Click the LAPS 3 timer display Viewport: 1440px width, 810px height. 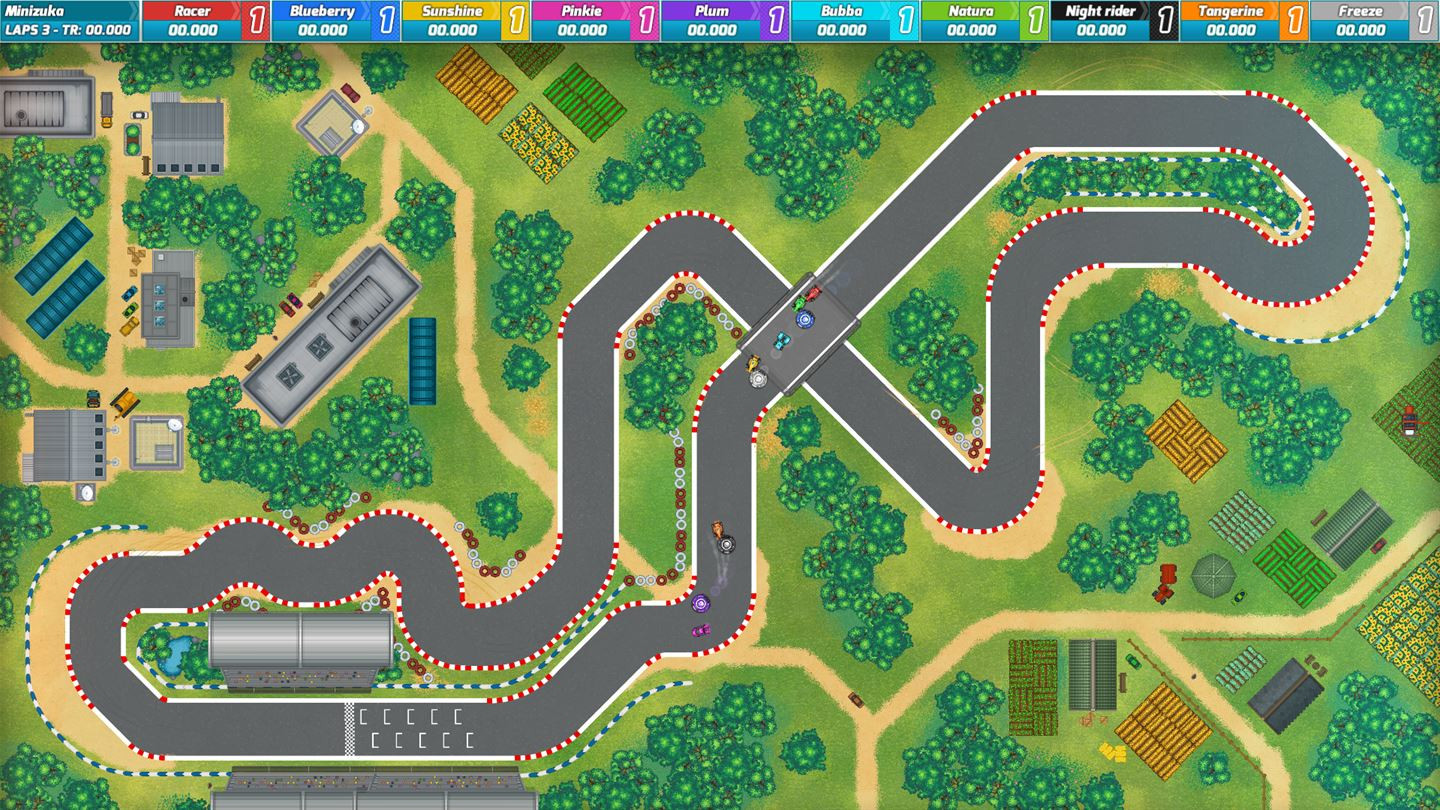[x=65, y=27]
